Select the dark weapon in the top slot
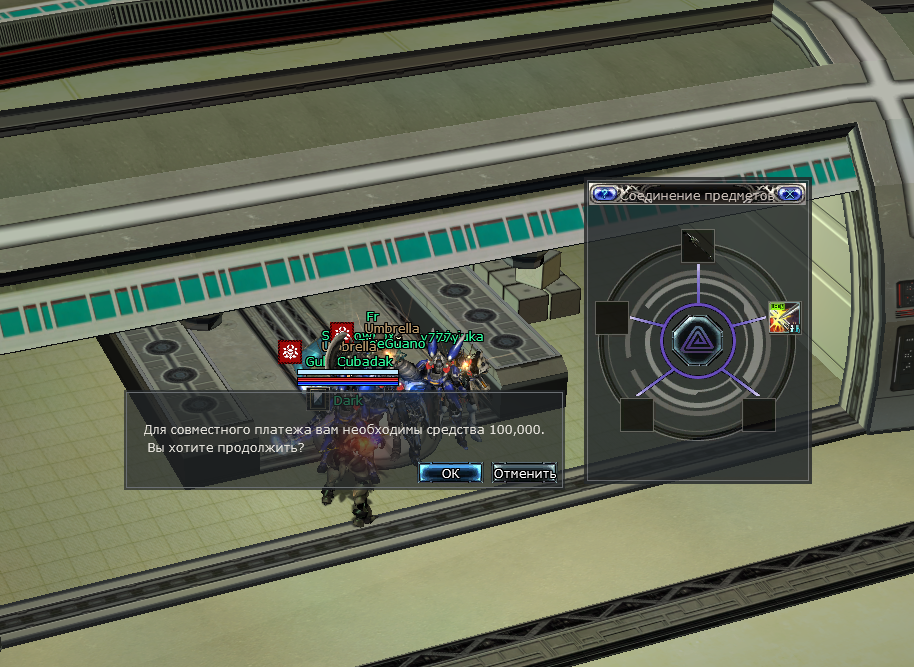914x667 pixels. 698,246
